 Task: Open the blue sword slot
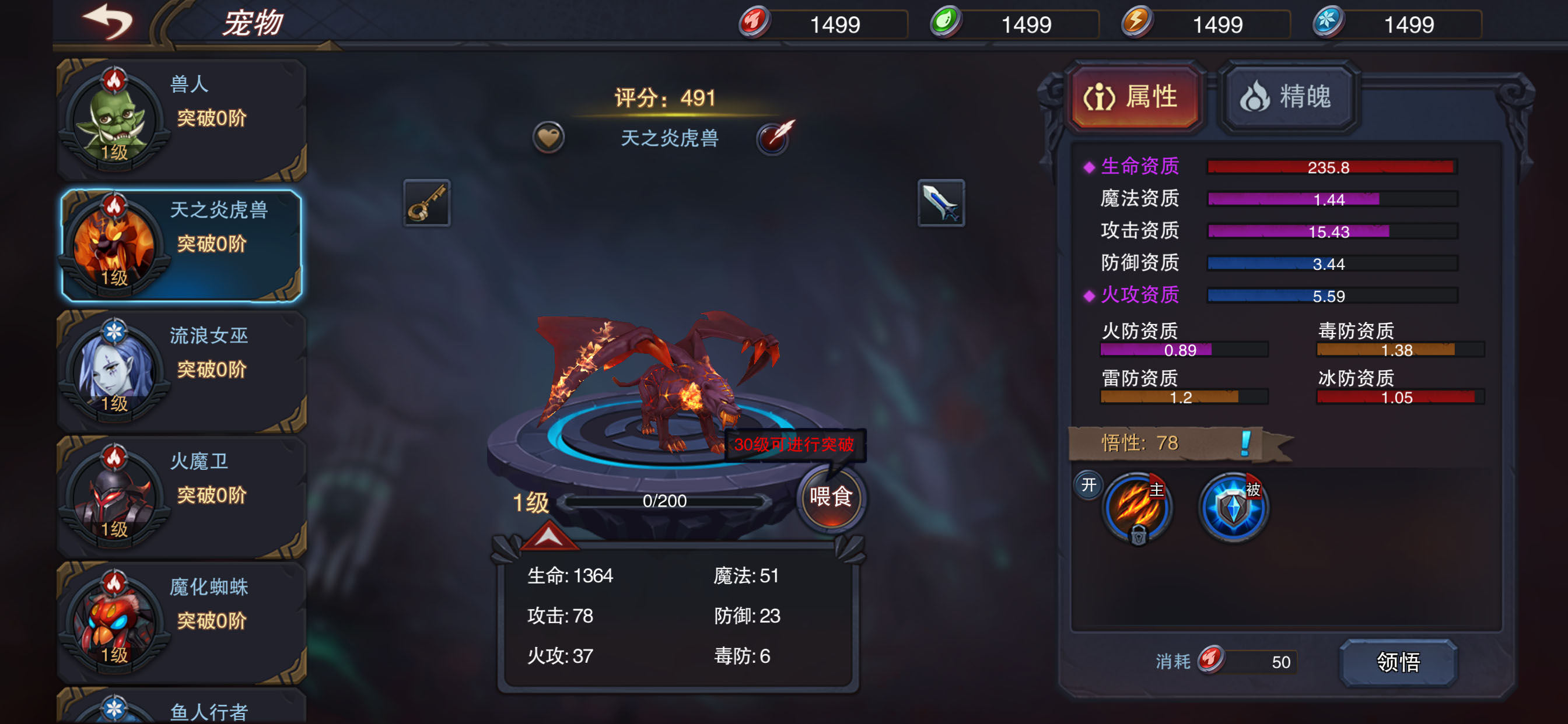pyautogui.click(x=940, y=203)
